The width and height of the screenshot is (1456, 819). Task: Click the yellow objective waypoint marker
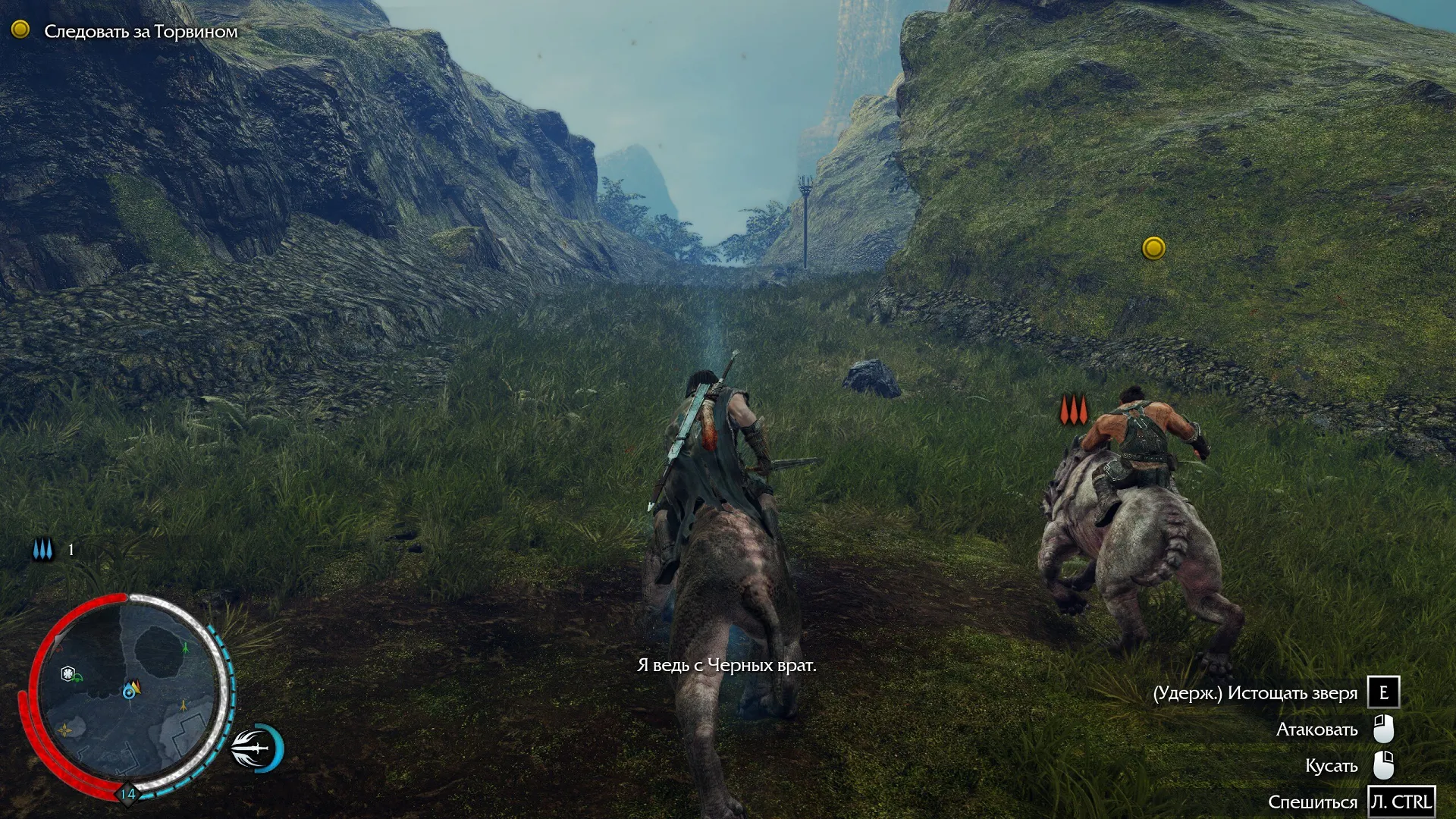[x=1153, y=248]
